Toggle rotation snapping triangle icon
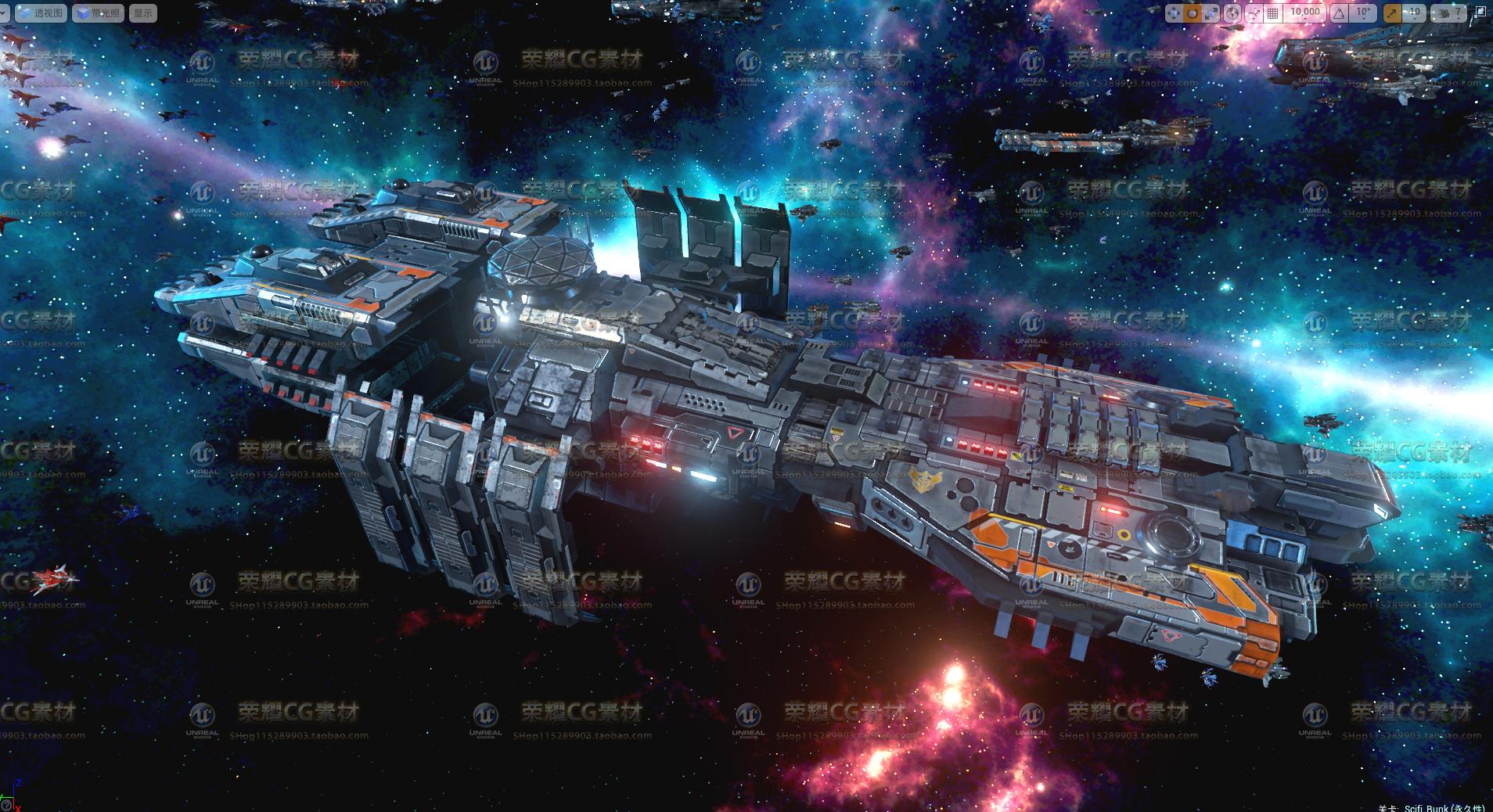Image resolution: width=1493 pixels, height=812 pixels. 1339,13
